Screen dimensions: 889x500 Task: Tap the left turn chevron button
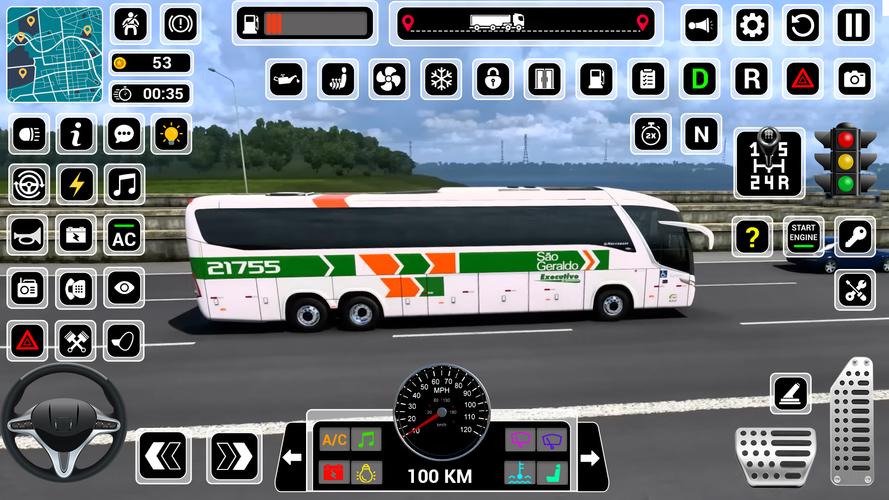click(x=164, y=456)
